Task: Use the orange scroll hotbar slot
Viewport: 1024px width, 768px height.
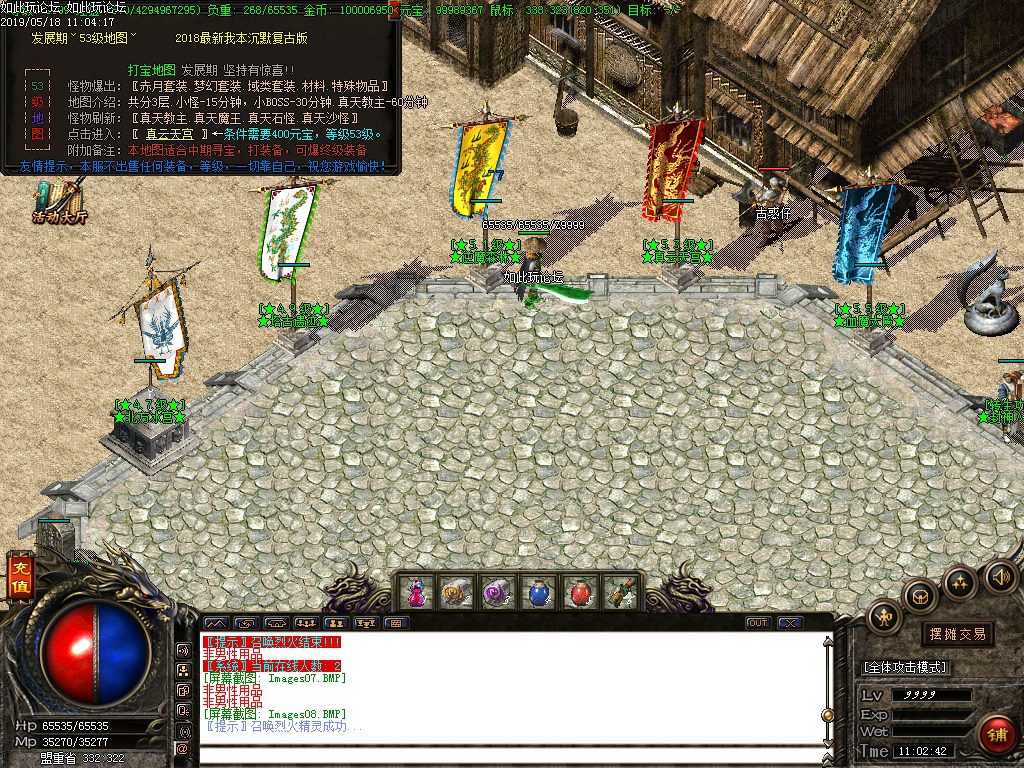Action: coord(456,592)
